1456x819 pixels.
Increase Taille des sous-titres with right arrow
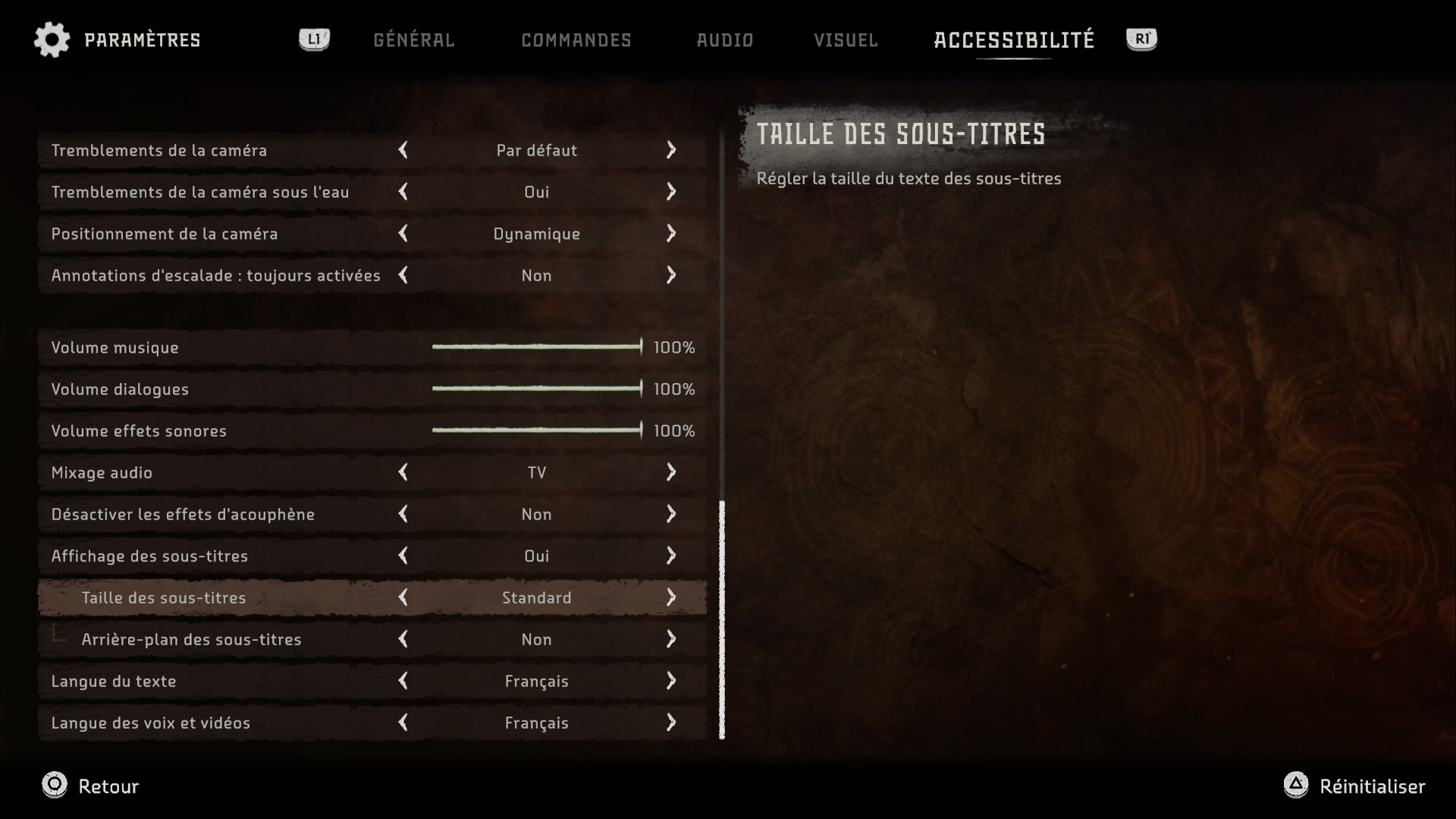tap(671, 598)
